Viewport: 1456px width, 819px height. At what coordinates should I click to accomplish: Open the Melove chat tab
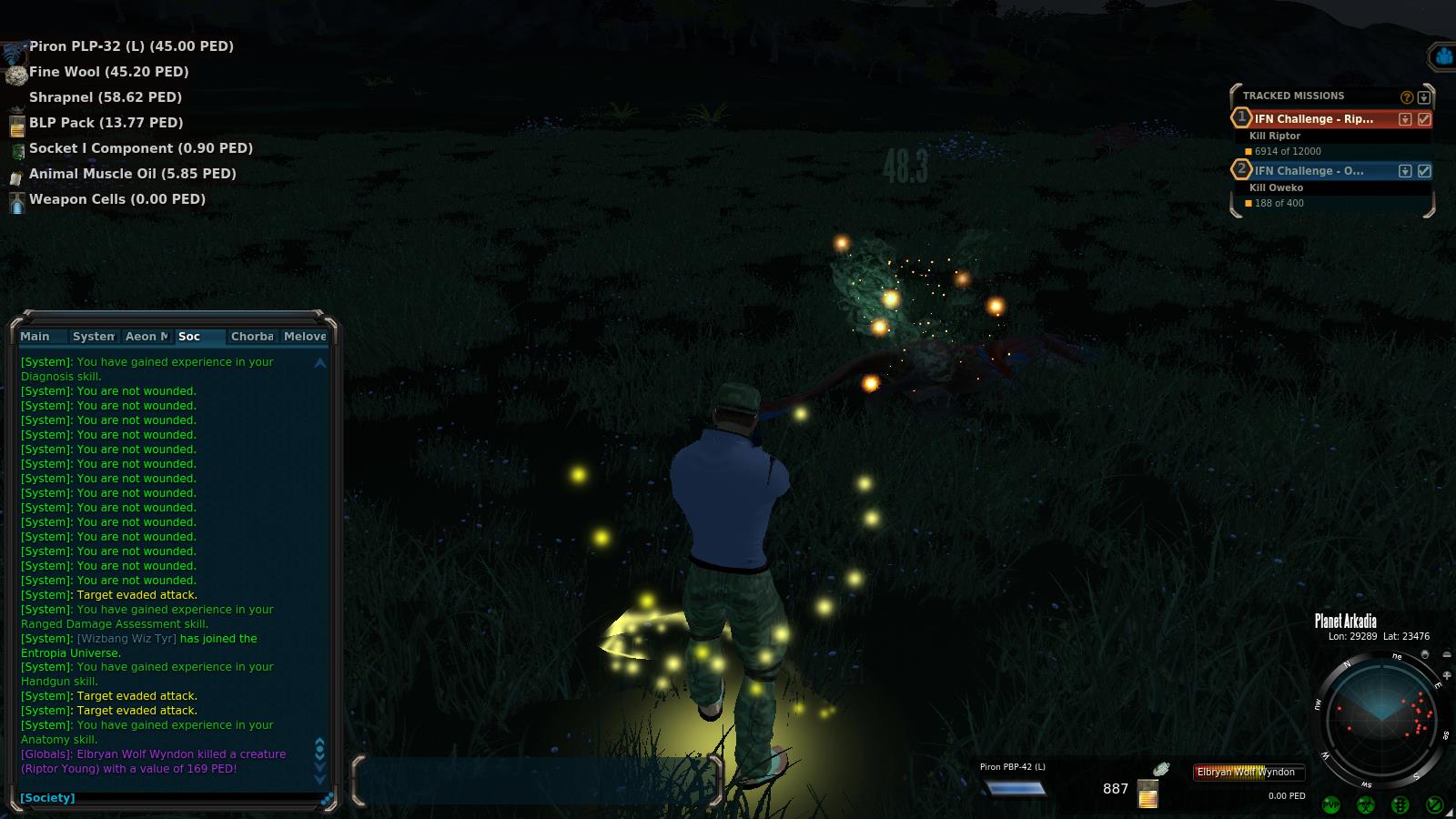(305, 337)
